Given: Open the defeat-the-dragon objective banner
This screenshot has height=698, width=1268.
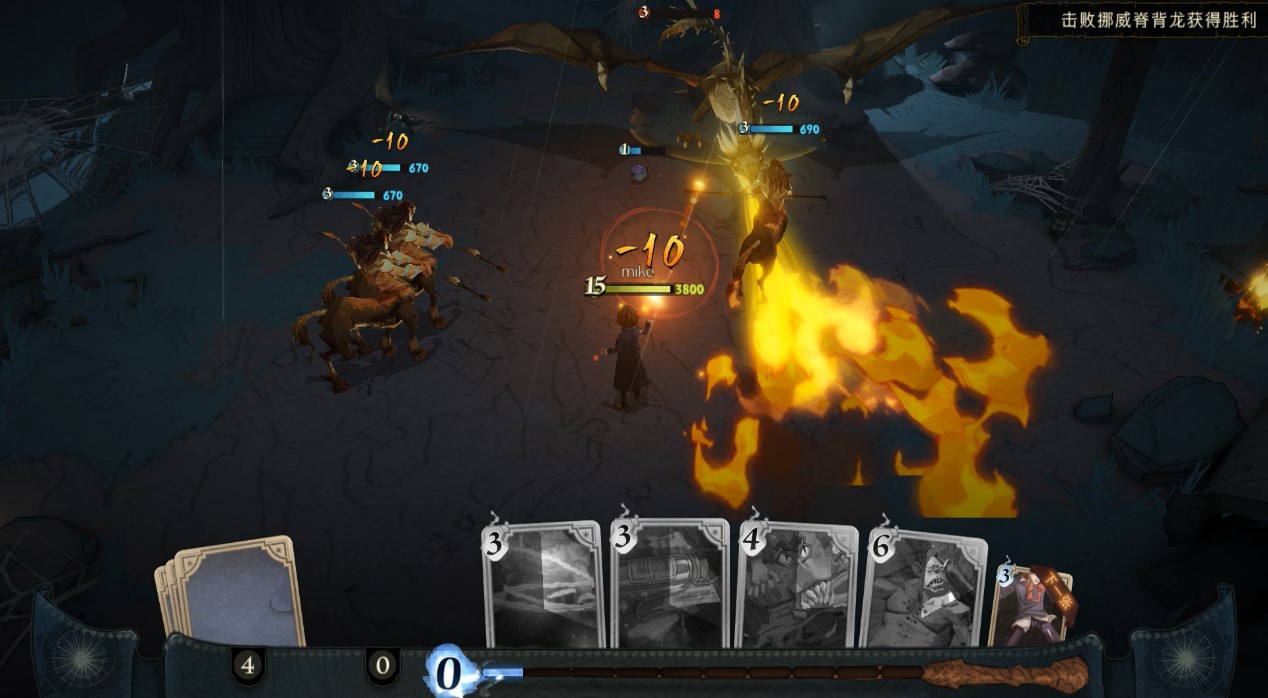Looking at the screenshot, I should click(1144, 20).
